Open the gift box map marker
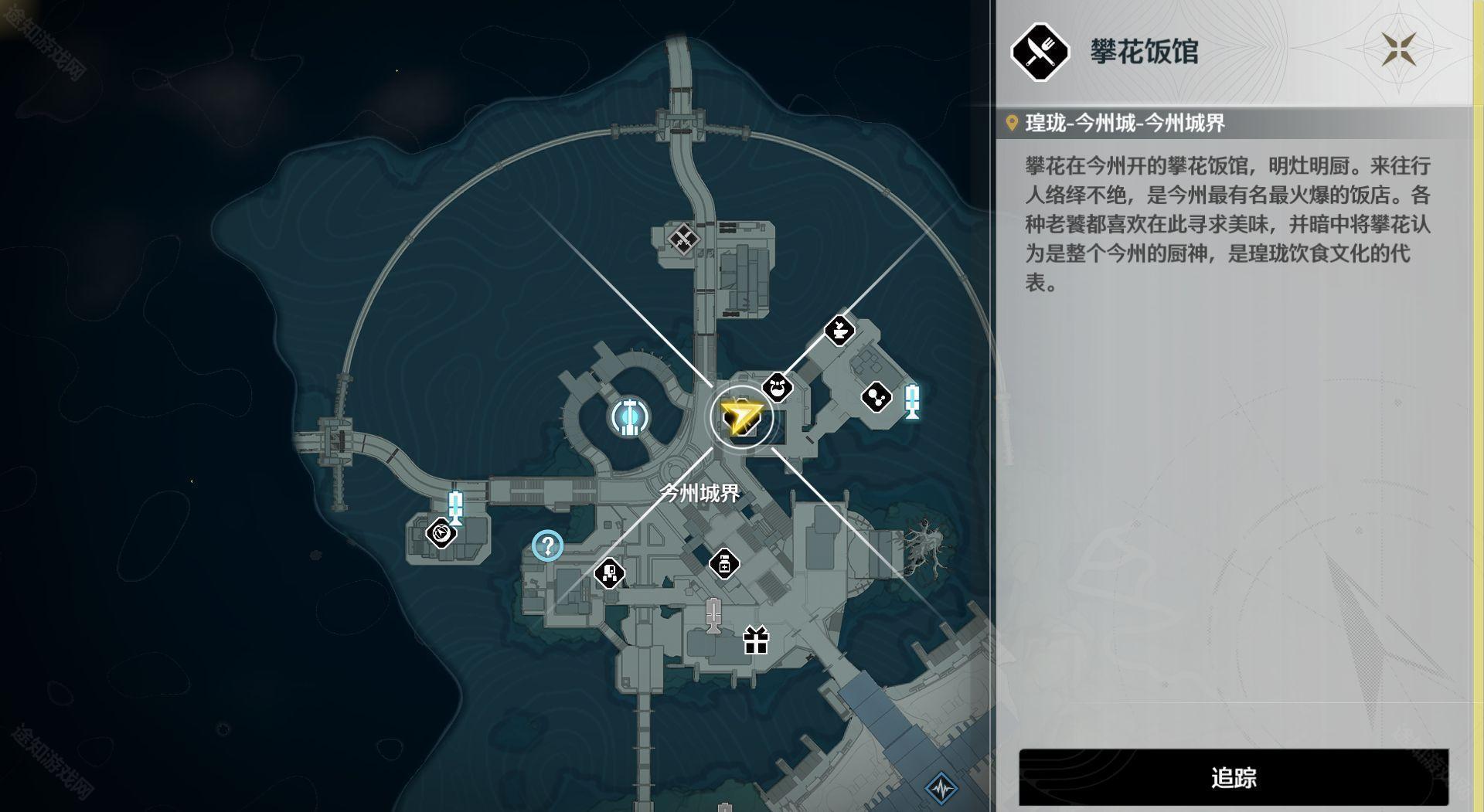Viewport: 1484px width, 812px height. pyautogui.click(x=756, y=640)
